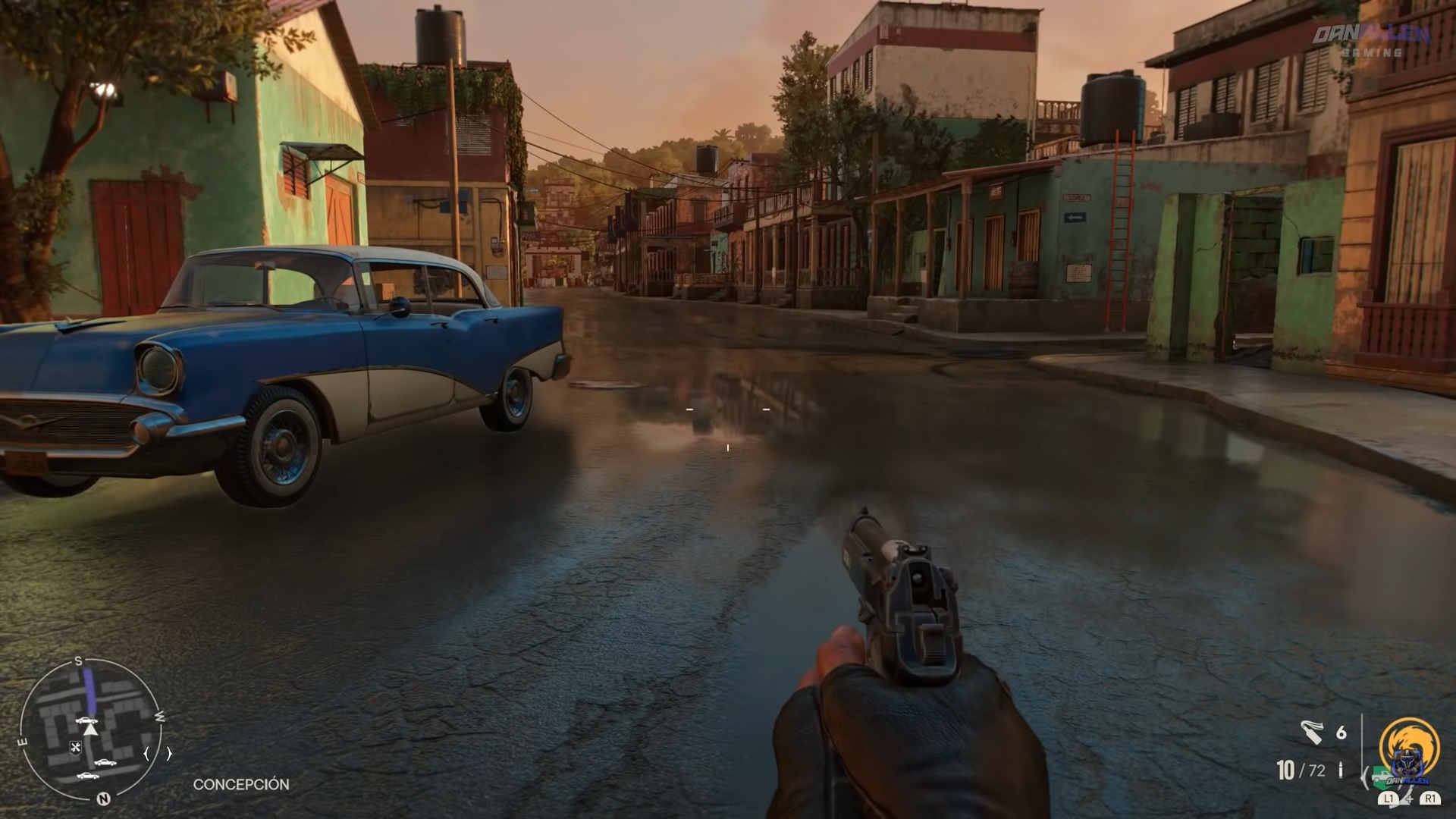This screenshot has width=1456, height=819.
Task: Click the W compass marker on the minimap
Action: click(x=160, y=717)
